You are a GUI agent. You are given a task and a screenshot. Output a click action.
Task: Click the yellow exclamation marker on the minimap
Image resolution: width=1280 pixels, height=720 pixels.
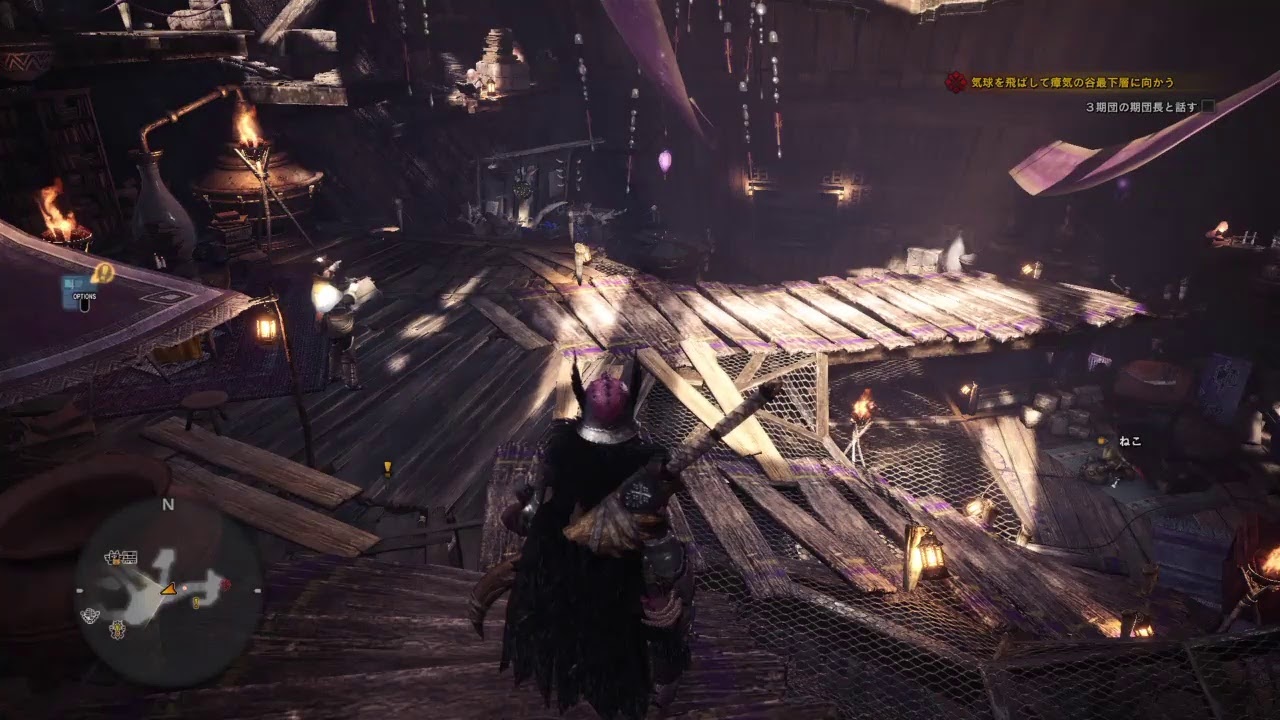click(x=196, y=602)
